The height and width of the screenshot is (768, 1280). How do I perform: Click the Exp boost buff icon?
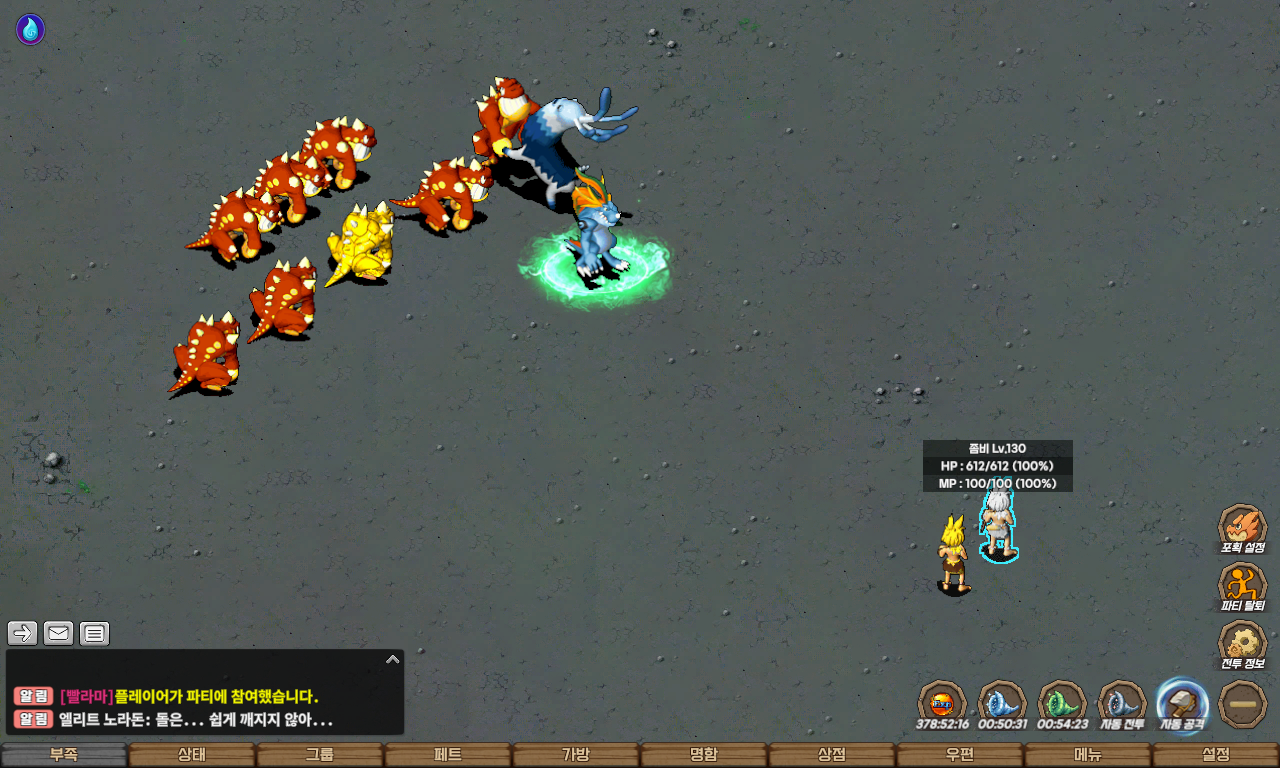tap(941, 702)
